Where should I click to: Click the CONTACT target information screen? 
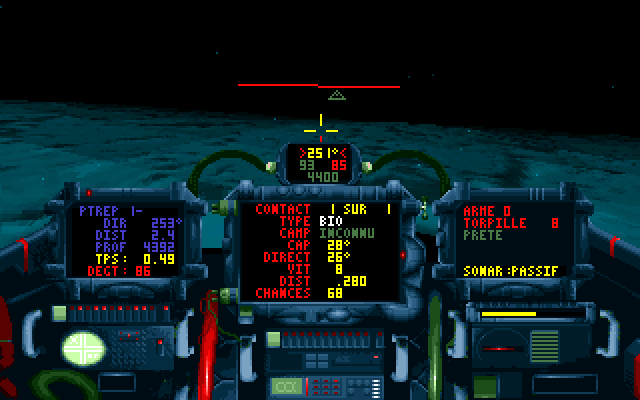(320, 250)
